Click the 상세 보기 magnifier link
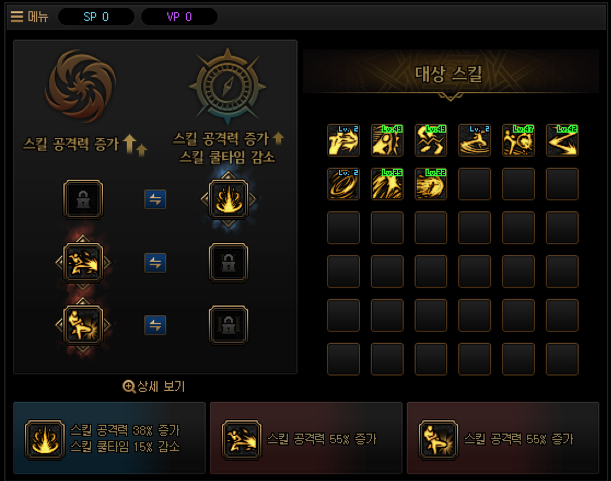Image resolution: width=611 pixels, height=481 pixels. 154,386
